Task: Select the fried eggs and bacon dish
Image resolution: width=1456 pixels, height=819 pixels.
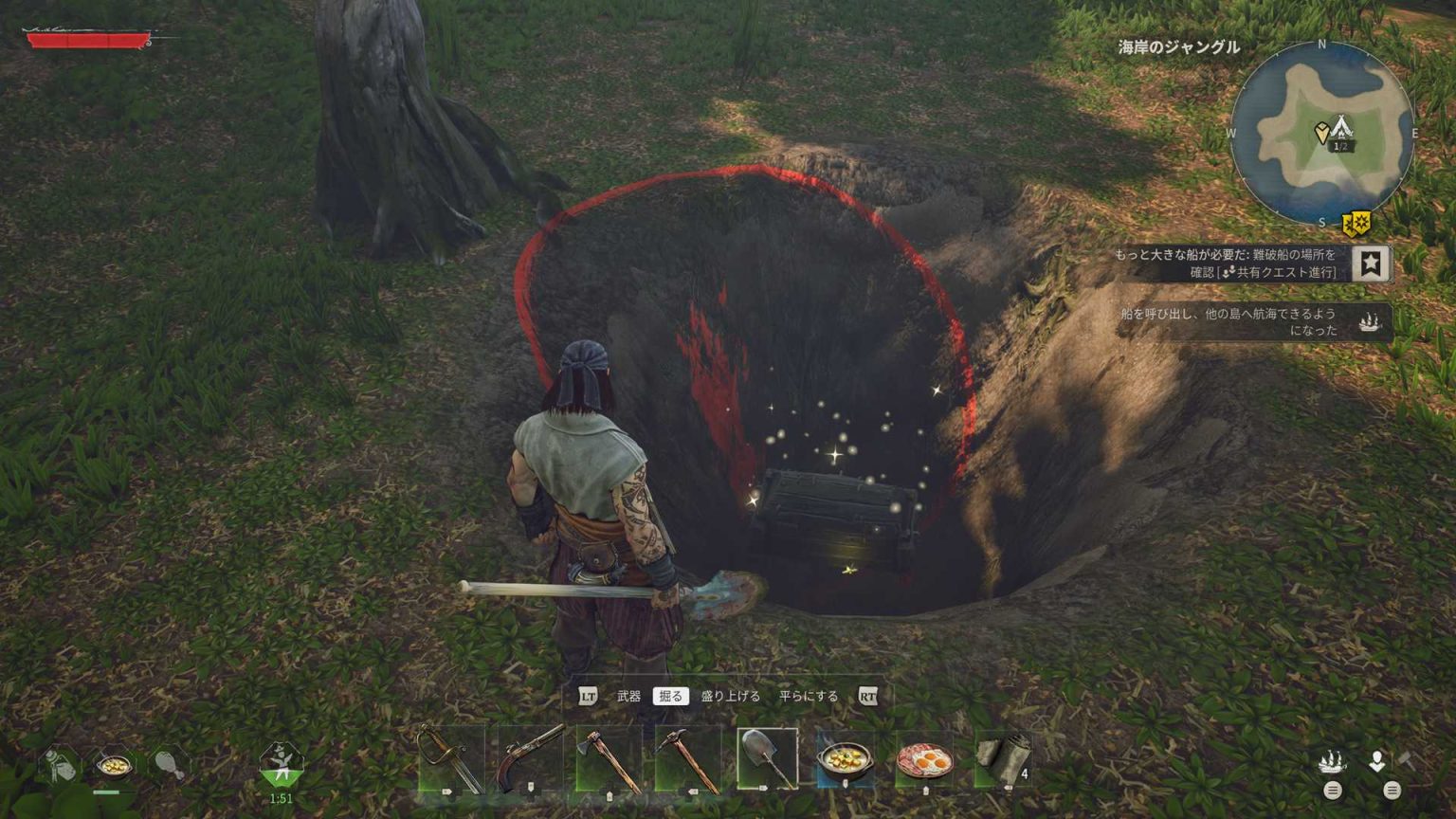Action: [924, 760]
